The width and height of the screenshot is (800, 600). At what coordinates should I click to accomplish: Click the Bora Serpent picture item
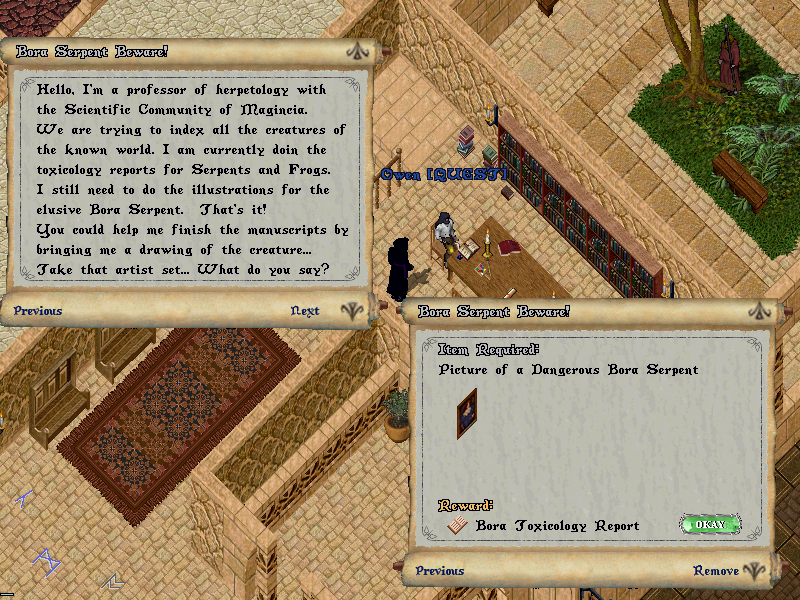[x=467, y=412]
